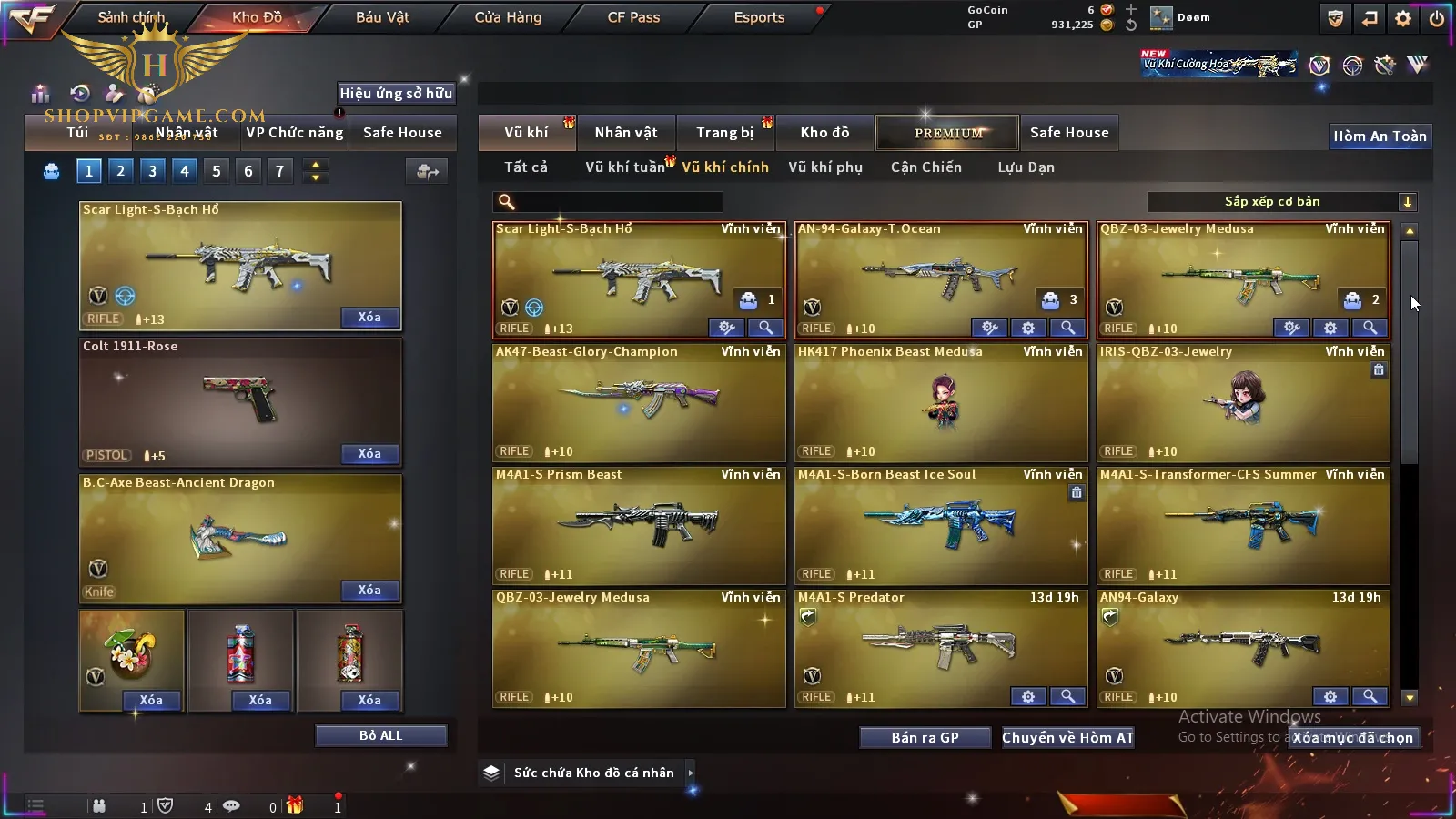
Task: Open the Sắp xếp cơ bản dropdown
Action: 1281,202
